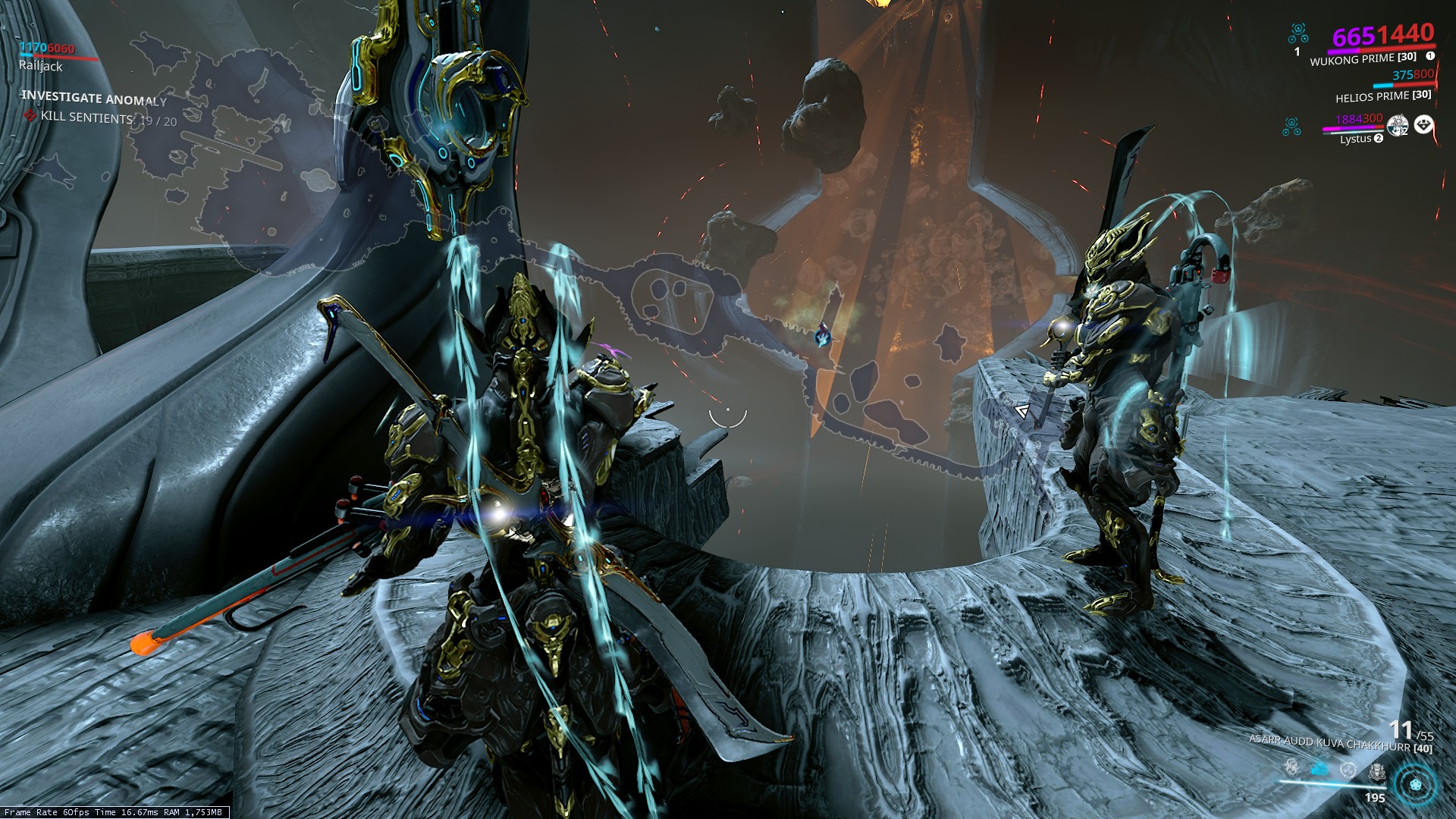Screen dimensions: 1456x819
Task: Expand the Investigate Anomaly objective header
Action: pos(93,99)
